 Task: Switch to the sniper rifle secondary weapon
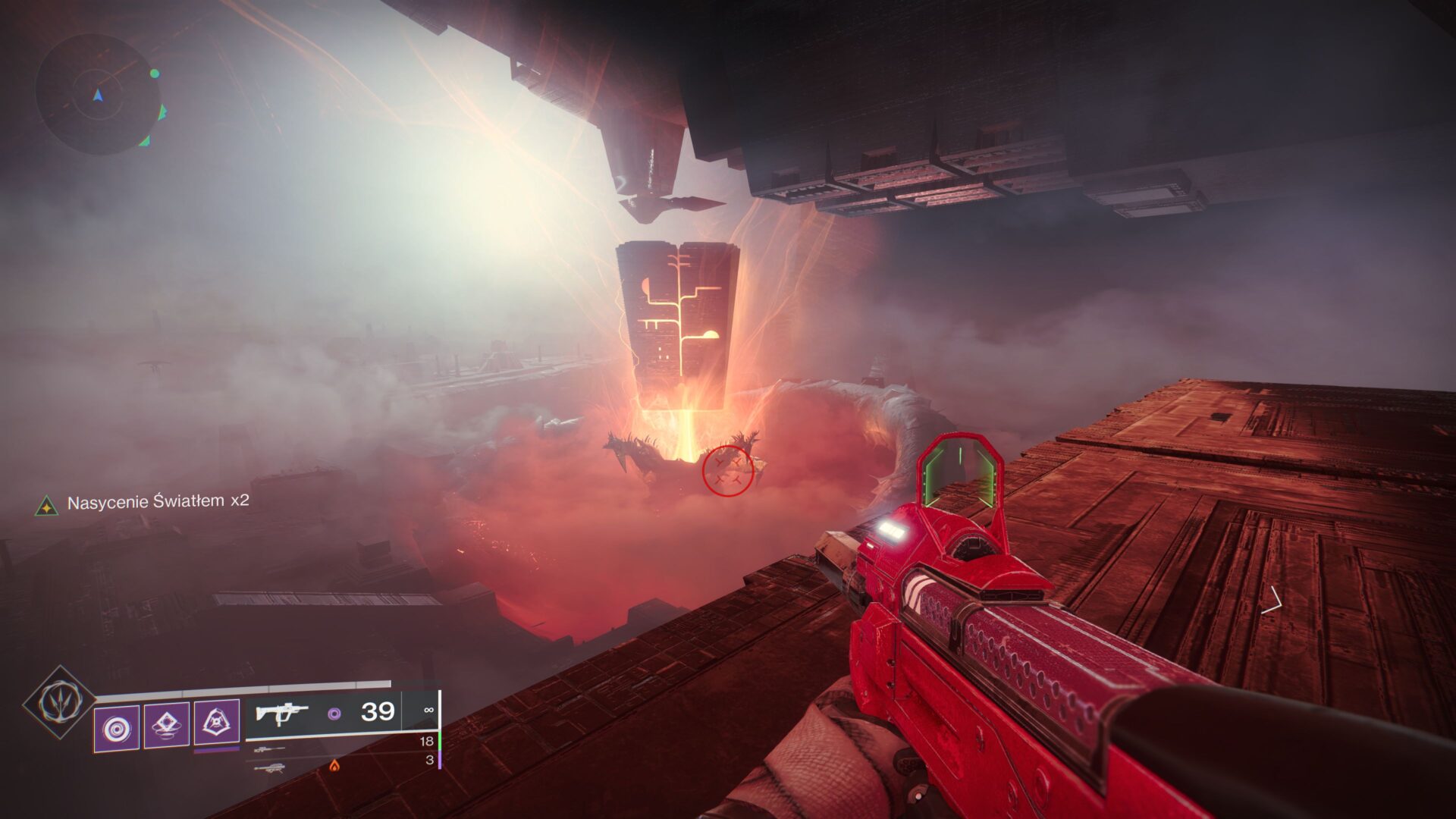point(270,749)
